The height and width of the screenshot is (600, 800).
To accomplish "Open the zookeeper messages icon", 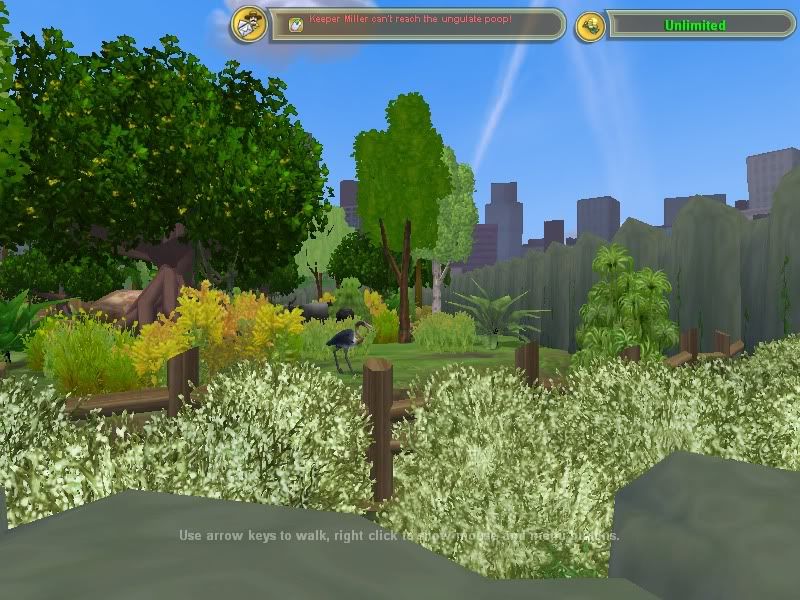I will 249,25.
